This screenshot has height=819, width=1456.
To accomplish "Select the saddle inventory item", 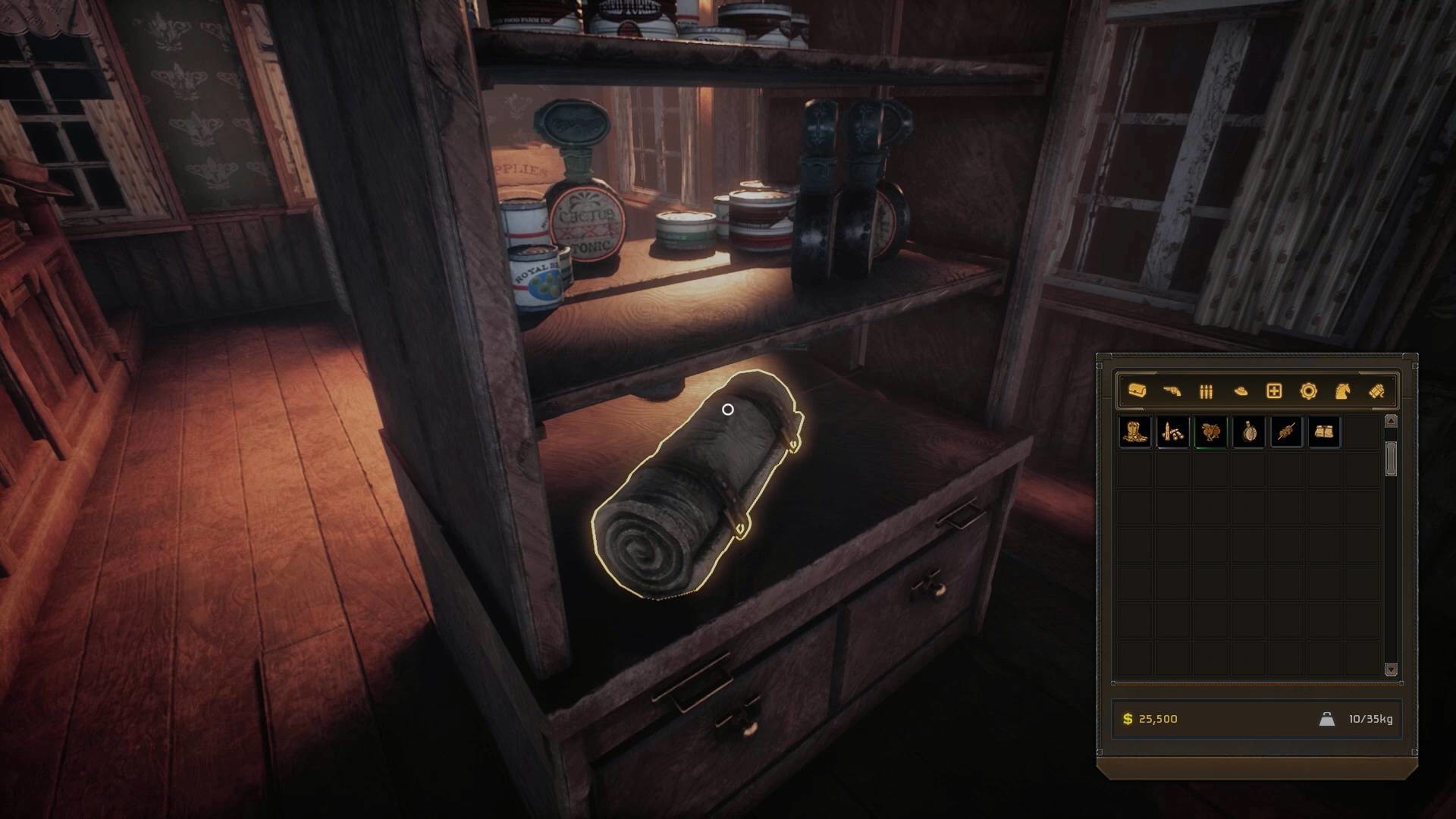I will coord(1211,432).
